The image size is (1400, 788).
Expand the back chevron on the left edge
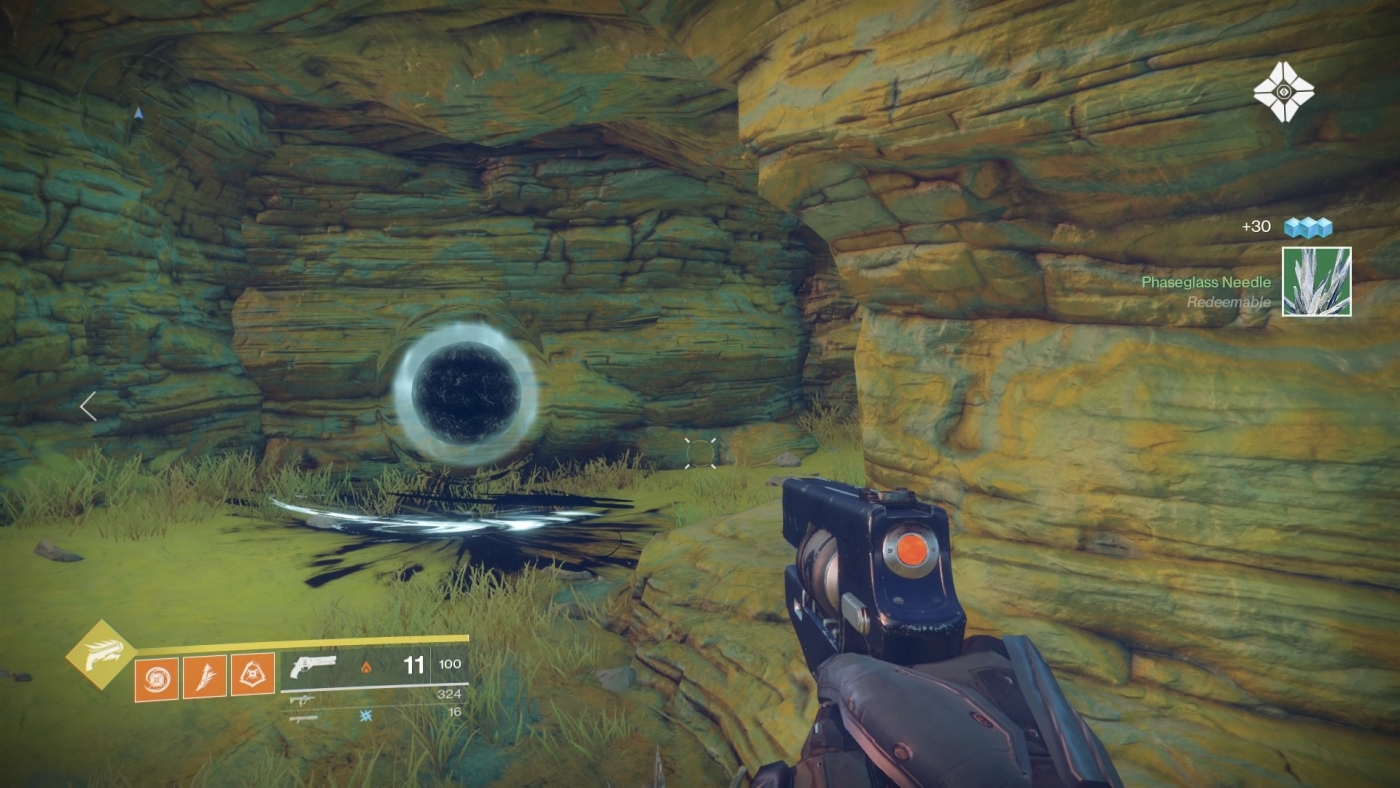(x=87, y=407)
